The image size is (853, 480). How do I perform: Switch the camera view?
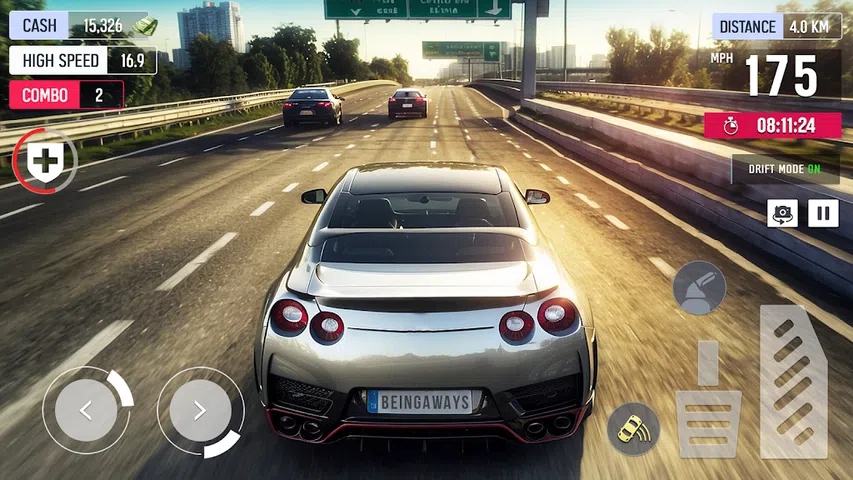[782, 213]
